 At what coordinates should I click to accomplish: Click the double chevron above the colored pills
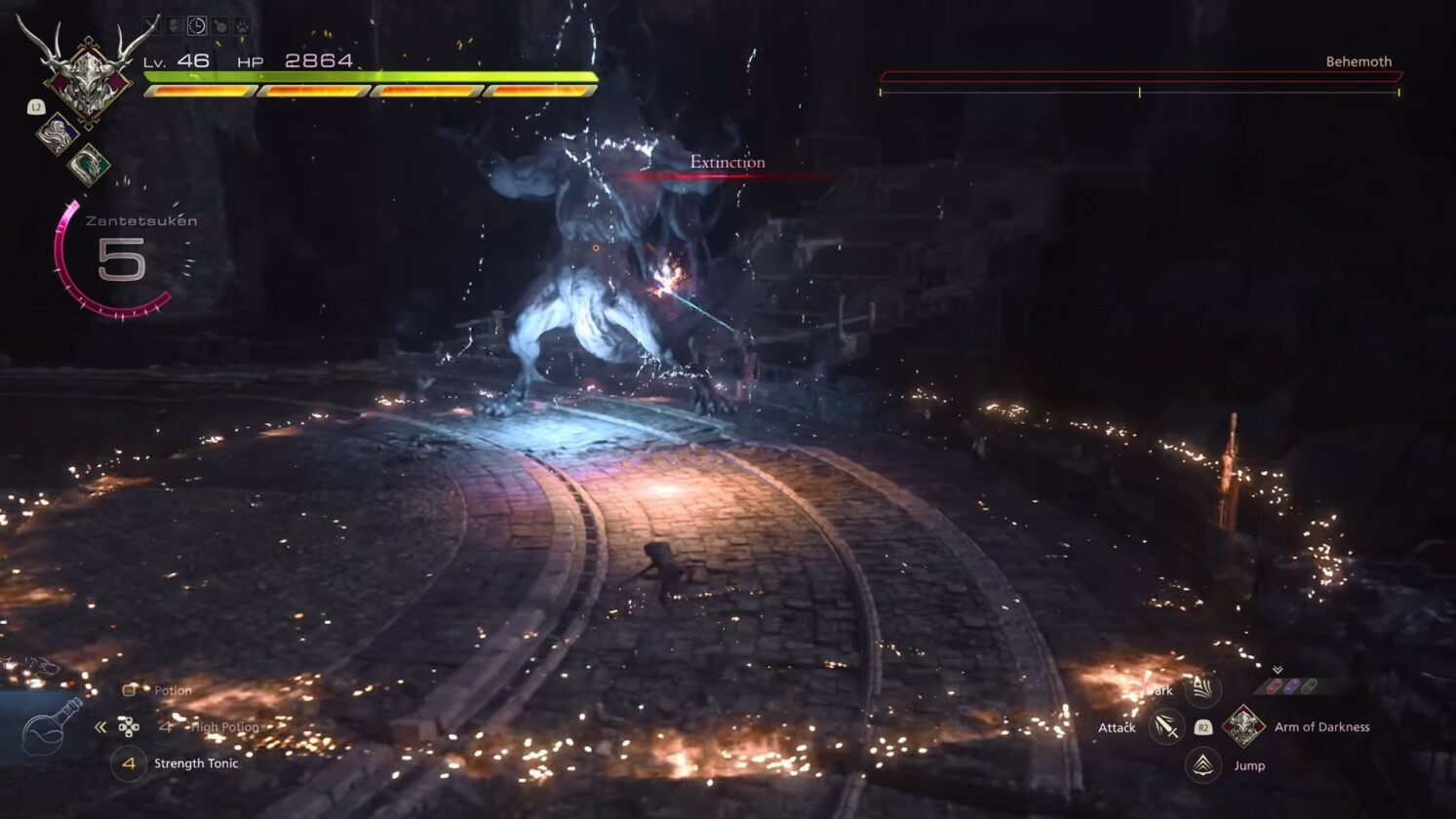tap(1277, 670)
